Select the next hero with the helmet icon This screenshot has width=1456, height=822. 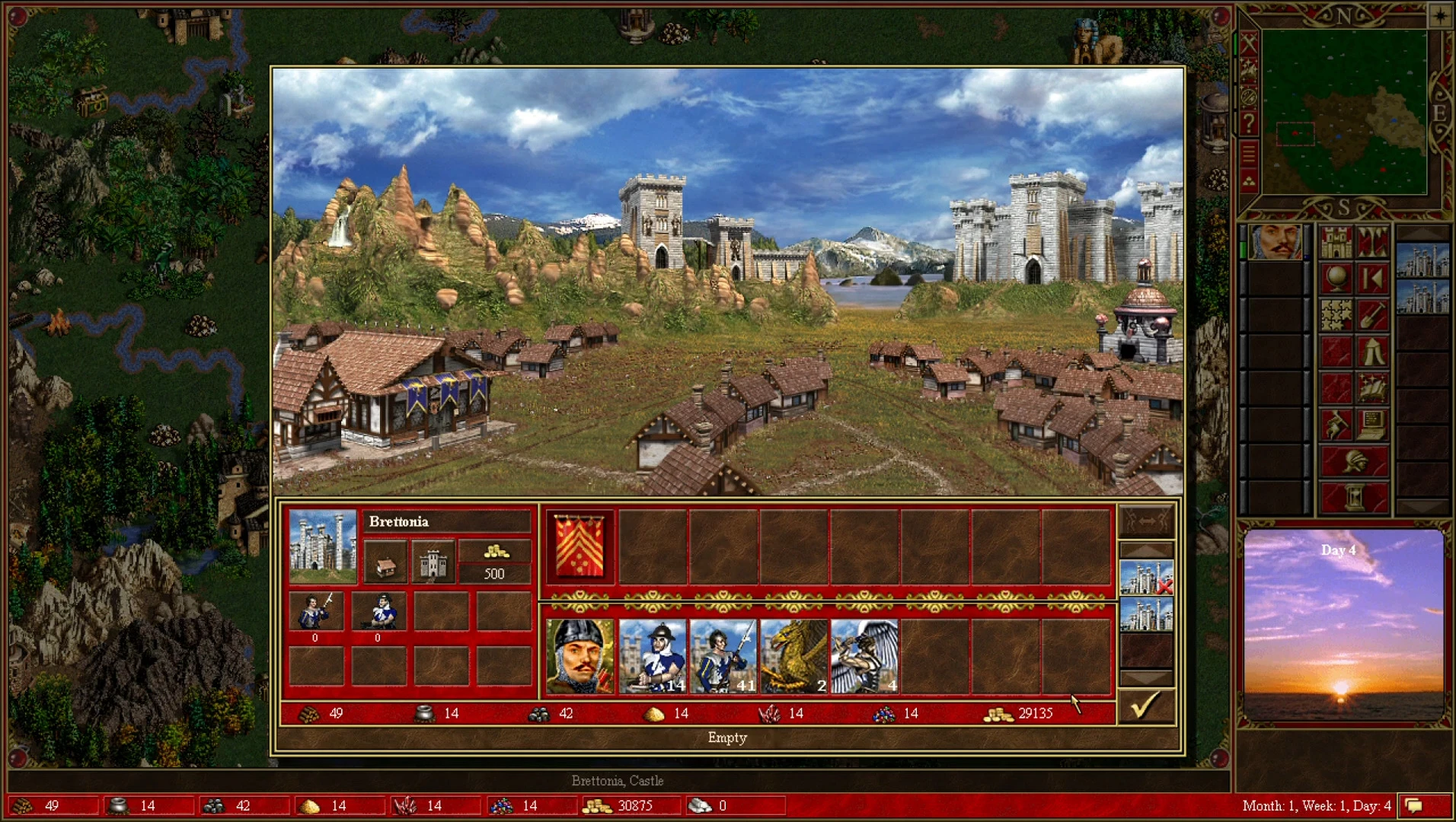pyautogui.click(x=1354, y=460)
